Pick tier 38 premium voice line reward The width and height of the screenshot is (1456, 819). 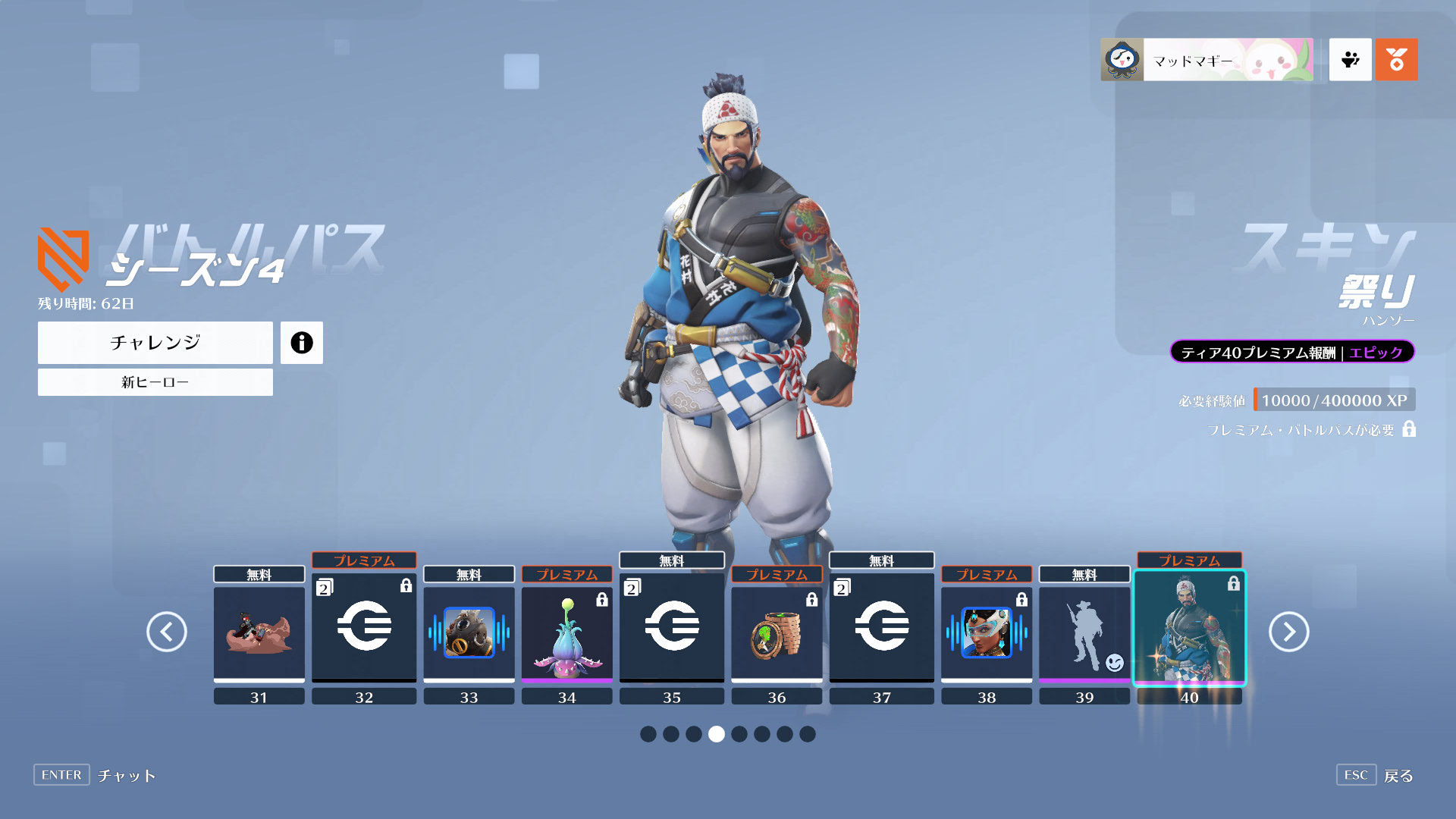(x=986, y=633)
